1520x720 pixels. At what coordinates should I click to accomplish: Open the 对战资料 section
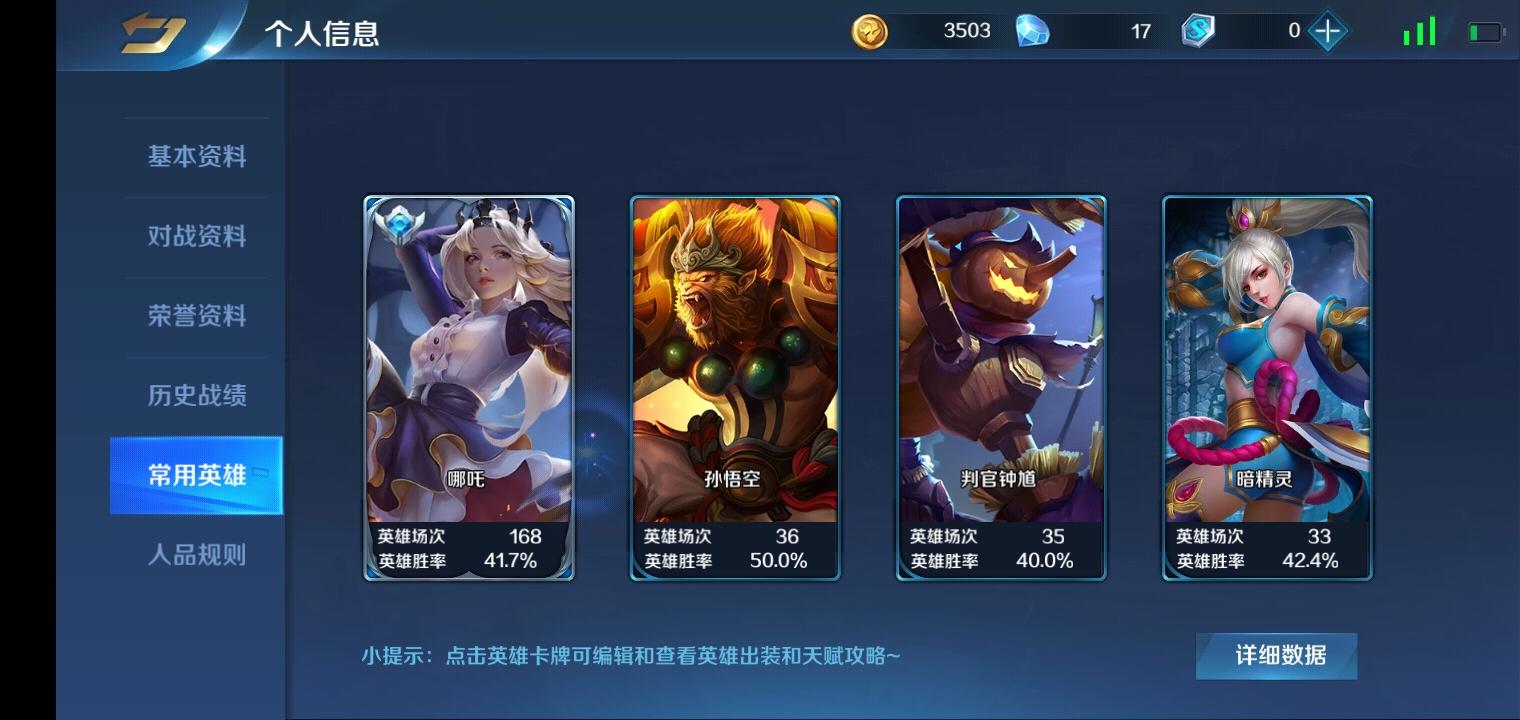pos(197,236)
